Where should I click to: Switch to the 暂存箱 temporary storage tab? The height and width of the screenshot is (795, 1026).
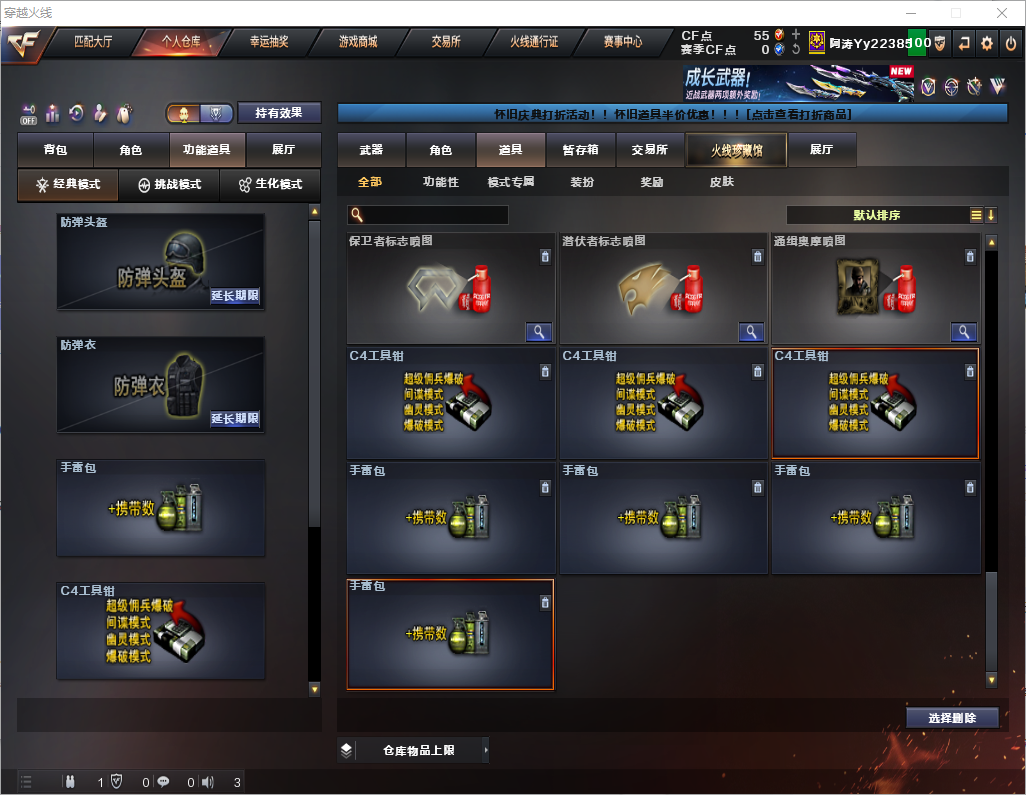(x=580, y=150)
